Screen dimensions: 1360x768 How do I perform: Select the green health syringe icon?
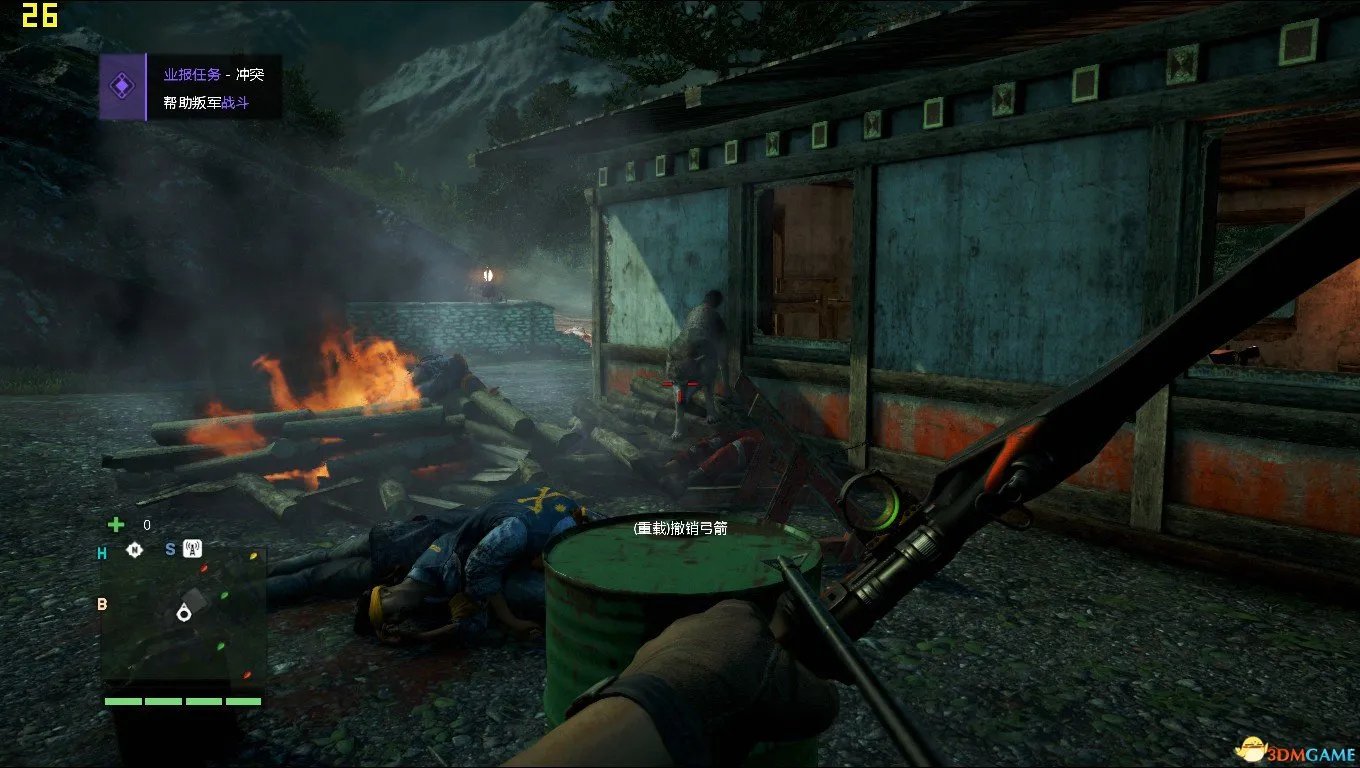coord(117,524)
